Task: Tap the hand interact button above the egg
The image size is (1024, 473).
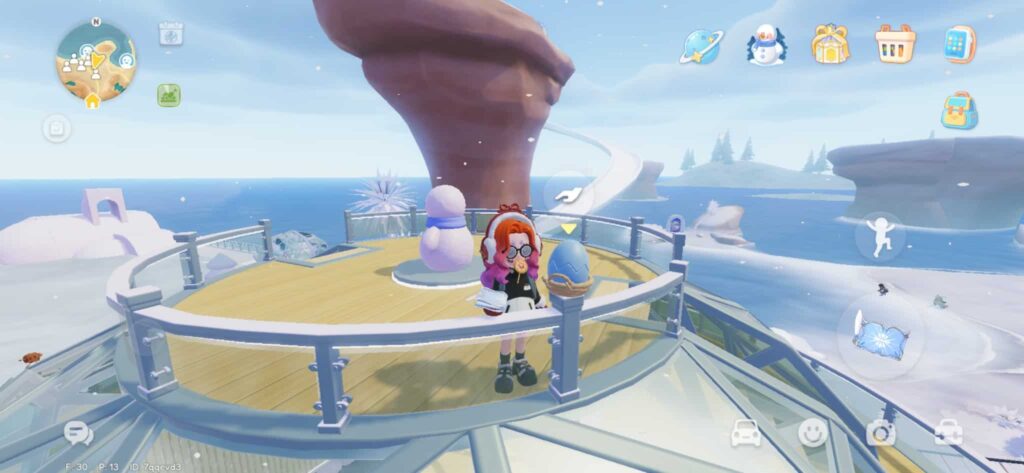Action: 567,193
